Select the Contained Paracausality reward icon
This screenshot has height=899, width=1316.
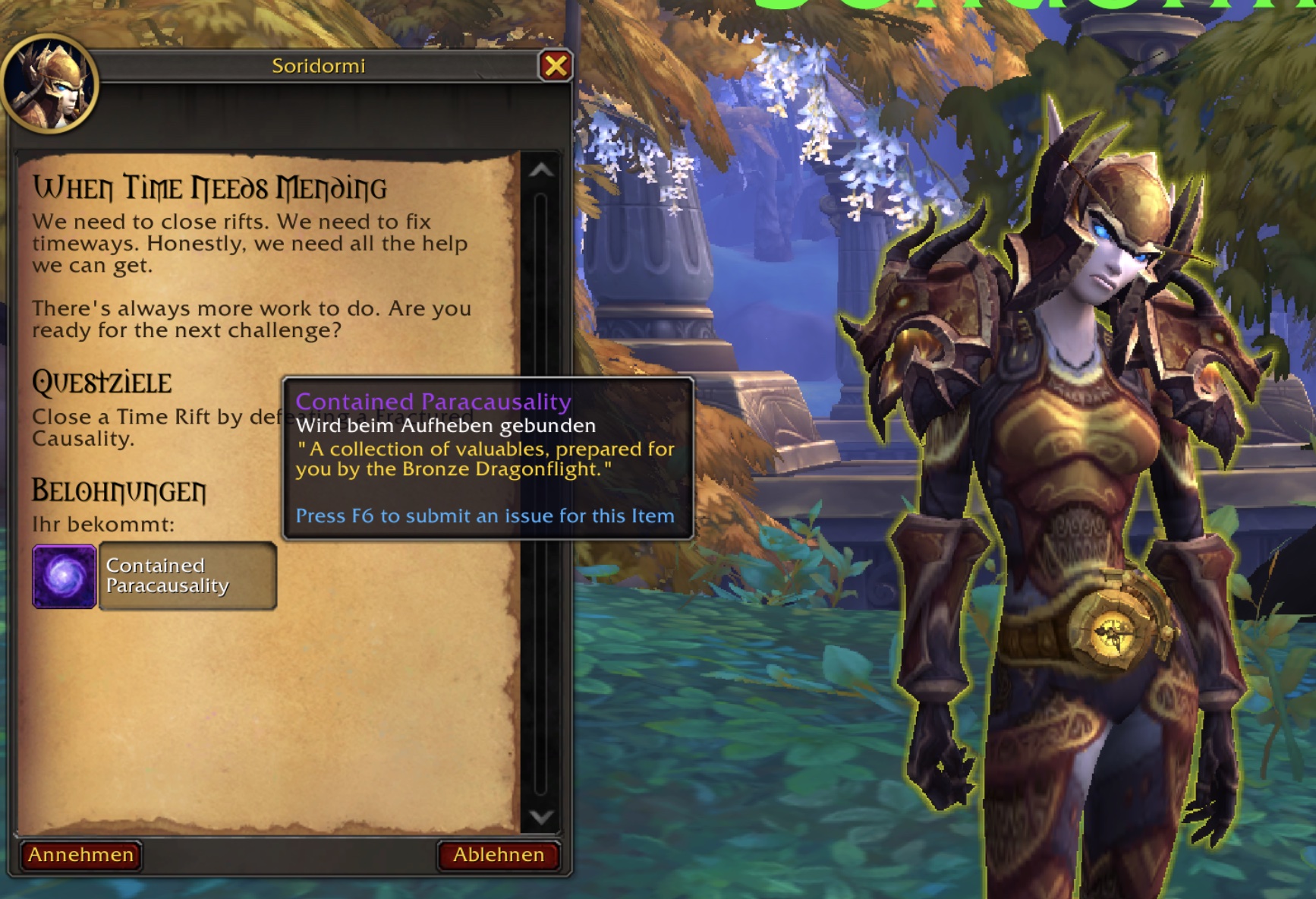pyautogui.click(x=65, y=576)
